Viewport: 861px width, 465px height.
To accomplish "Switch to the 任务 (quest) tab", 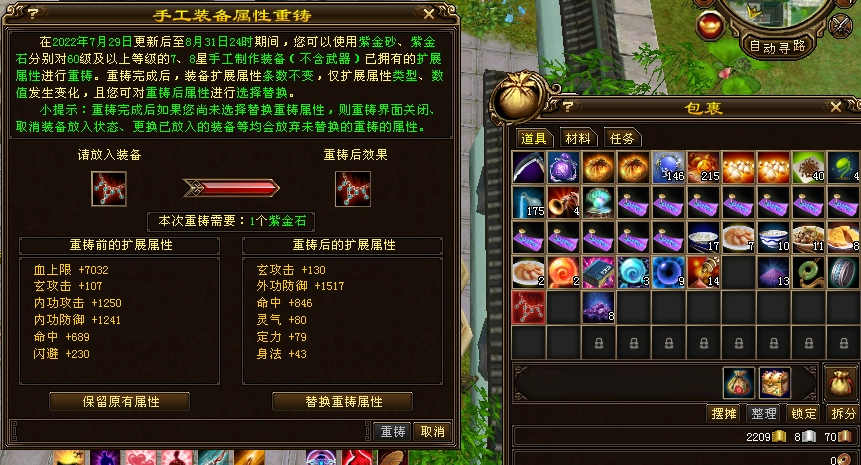I will 622,138.
